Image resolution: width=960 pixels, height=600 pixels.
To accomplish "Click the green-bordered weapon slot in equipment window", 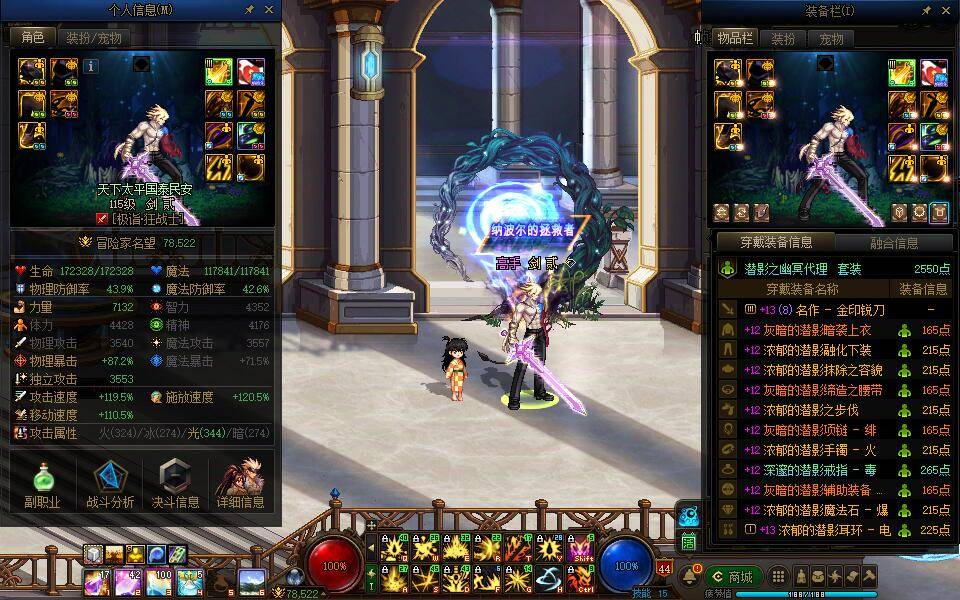I will (x=905, y=72).
